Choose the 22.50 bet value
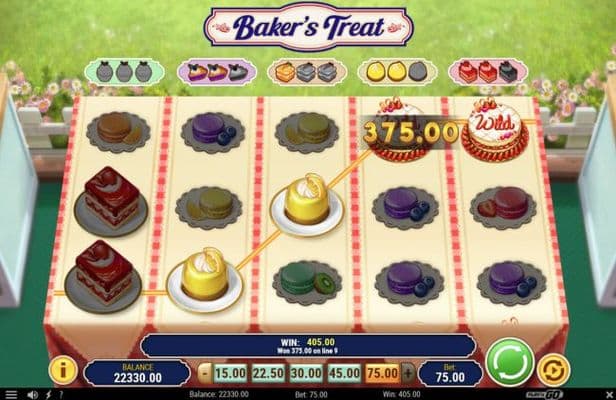 (x=270, y=373)
